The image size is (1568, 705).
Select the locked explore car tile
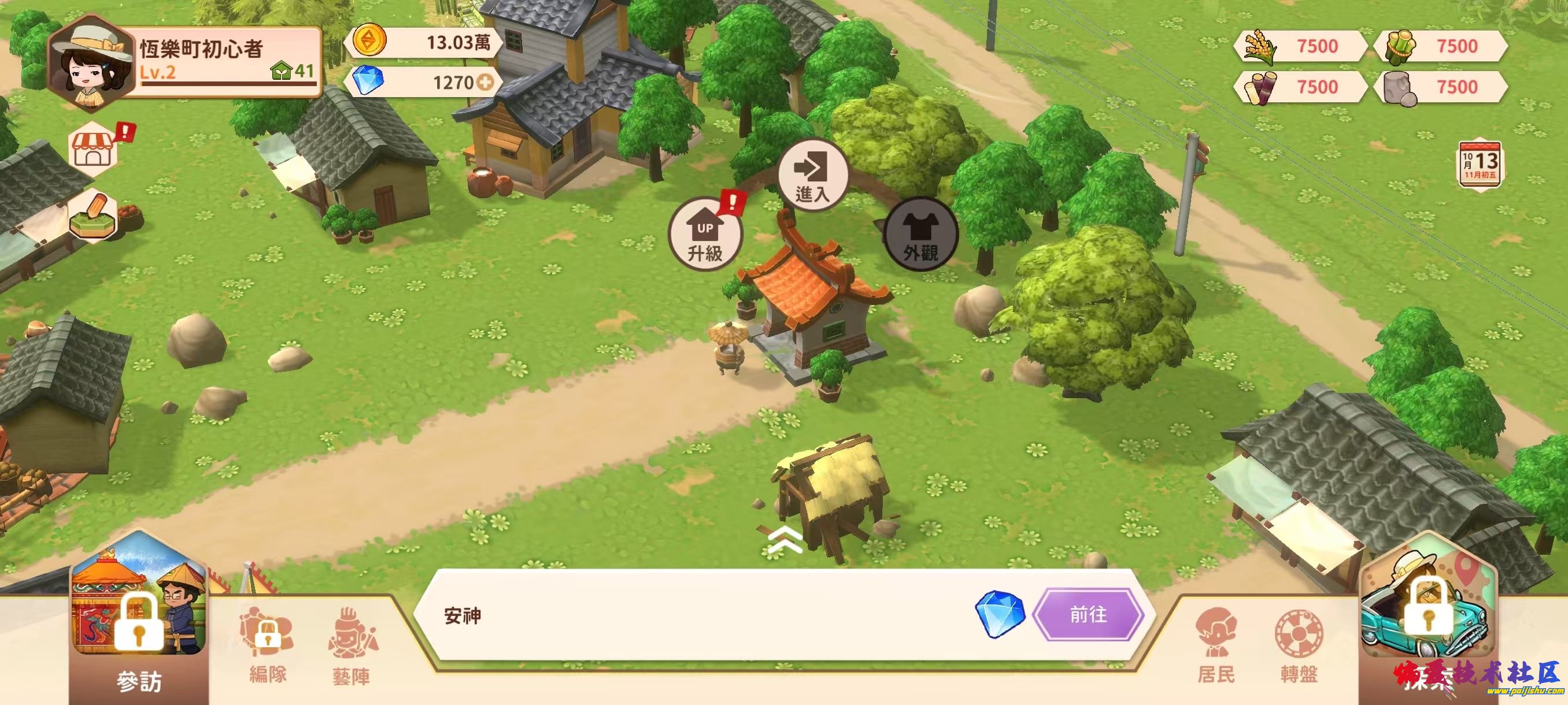pos(1428,614)
